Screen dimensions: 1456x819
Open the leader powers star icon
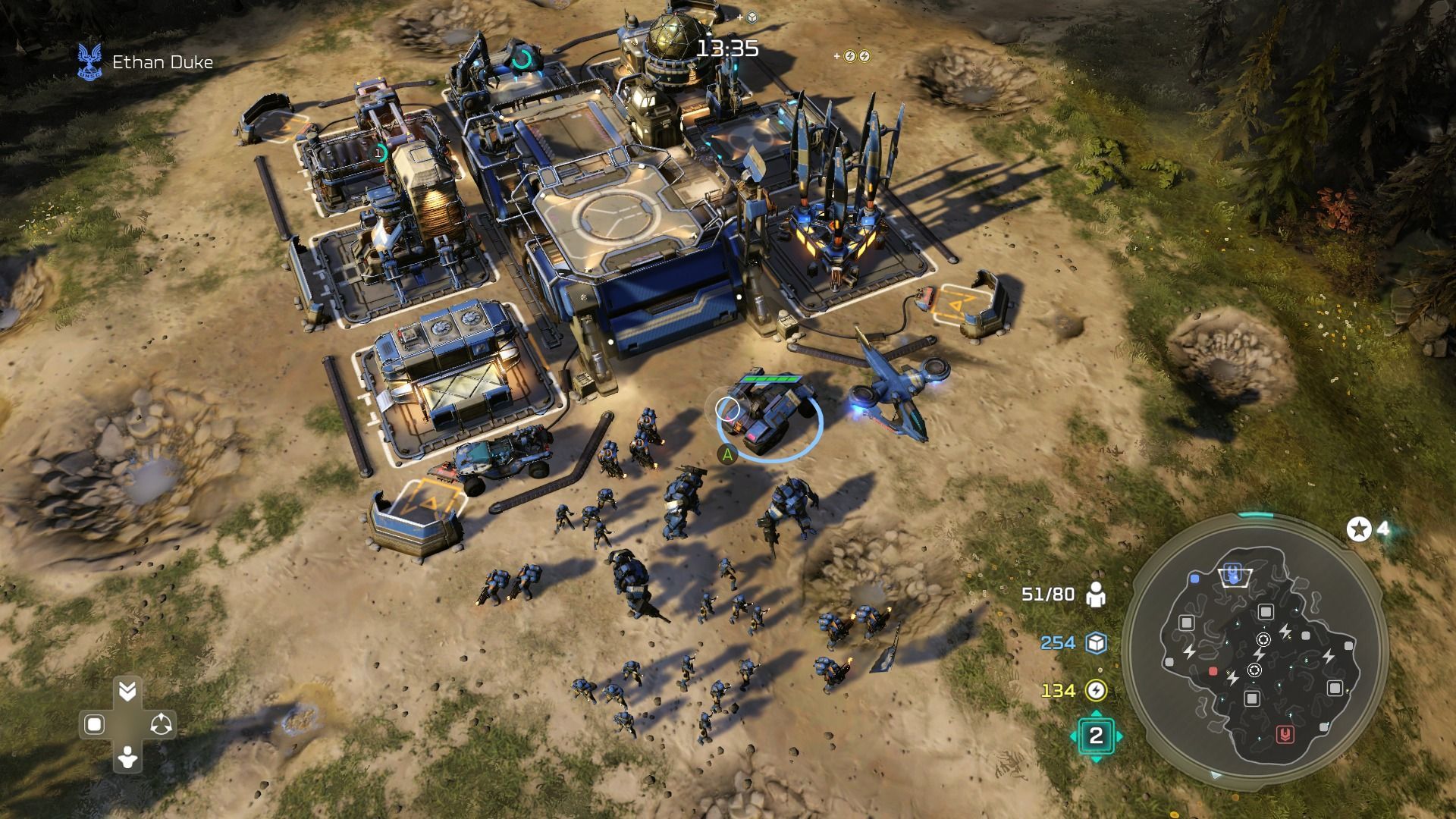(1359, 529)
